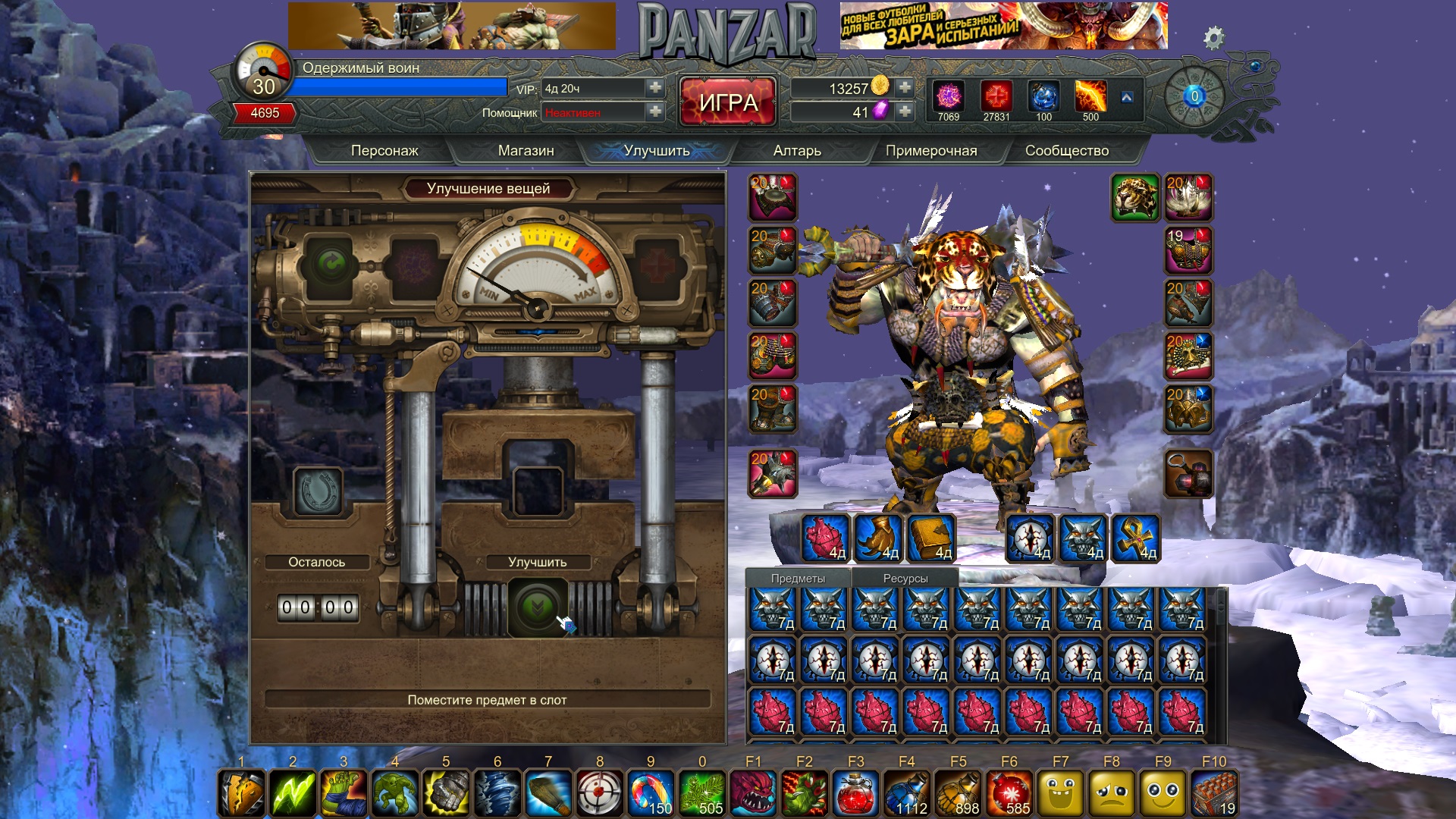Open the Персонаж menu
1456x819 pixels.
(384, 151)
